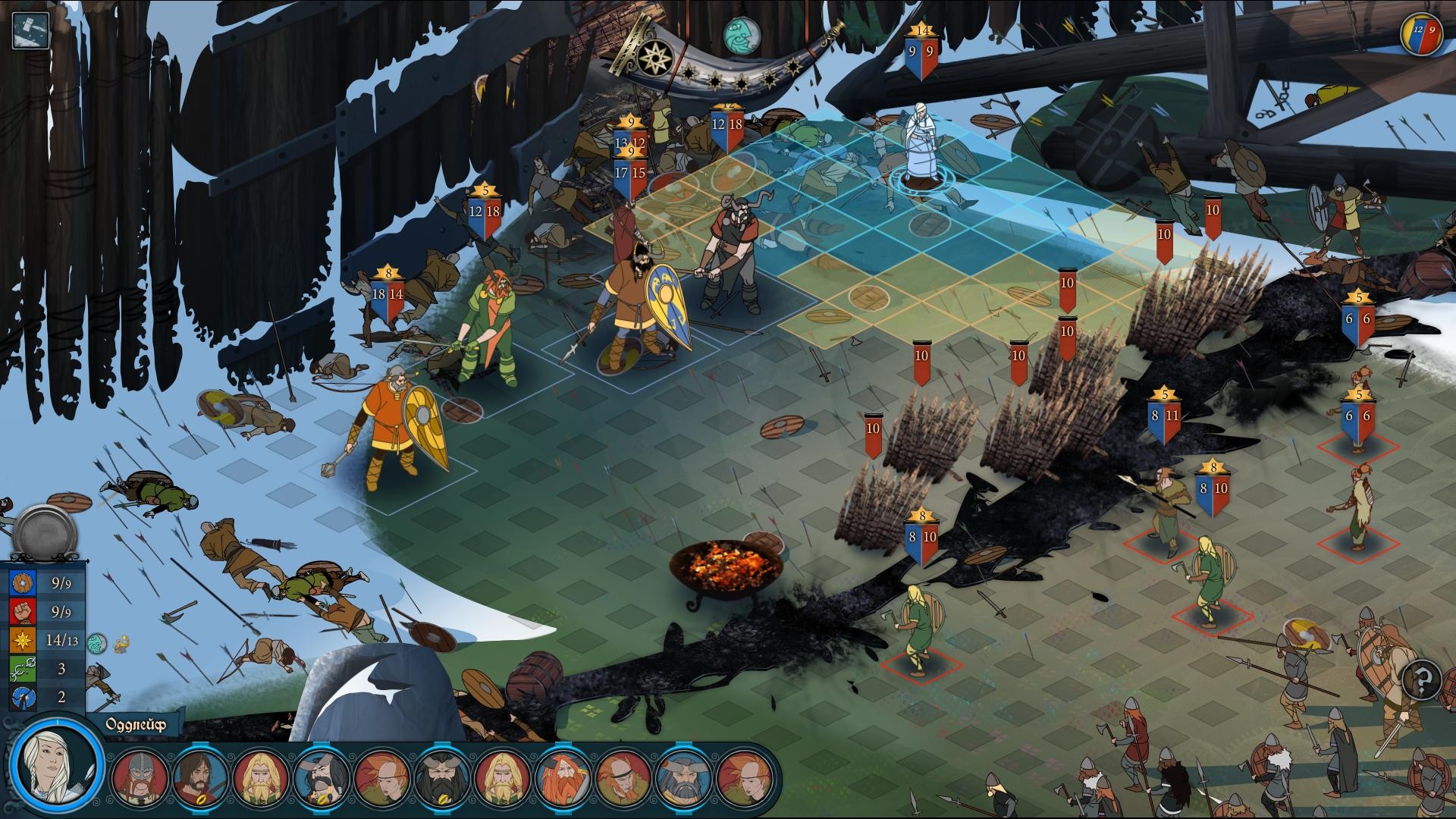
Task: Select the red-bearded varl portrait with horn
Action: [x=564, y=777]
